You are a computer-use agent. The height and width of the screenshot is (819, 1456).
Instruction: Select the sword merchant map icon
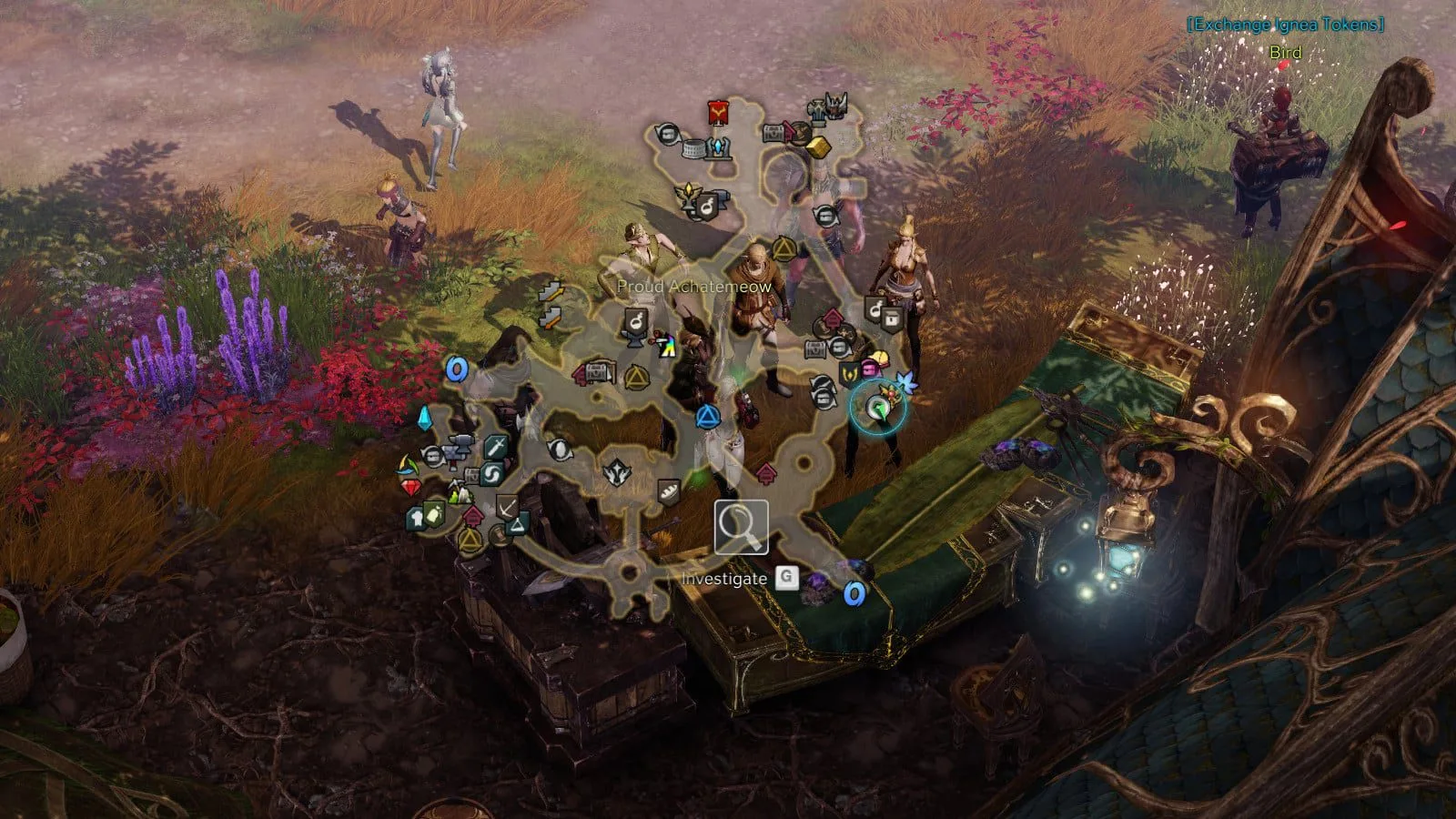coord(495,447)
